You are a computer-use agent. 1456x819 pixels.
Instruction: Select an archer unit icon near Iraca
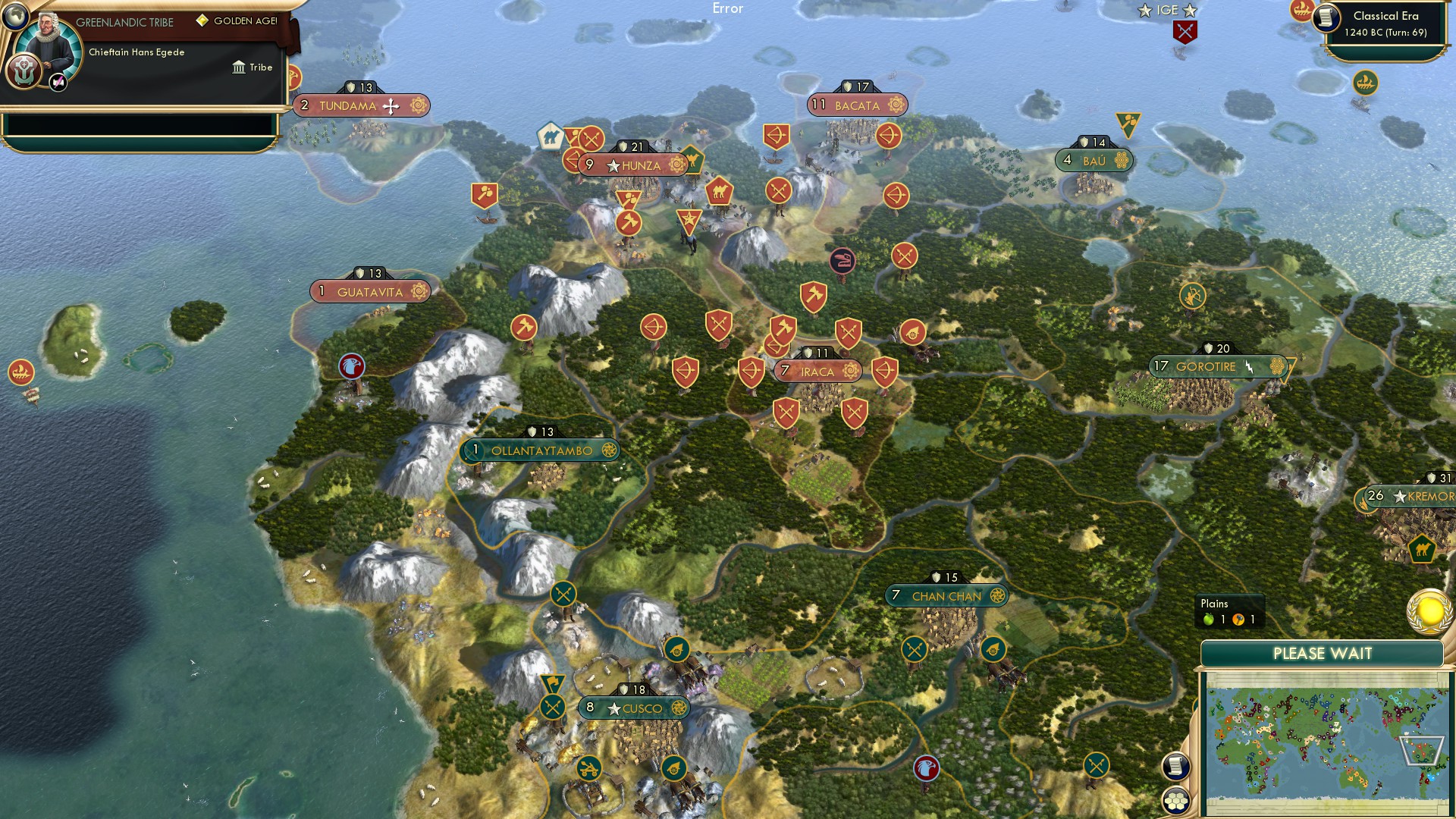pyautogui.click(x=884, y=371)
